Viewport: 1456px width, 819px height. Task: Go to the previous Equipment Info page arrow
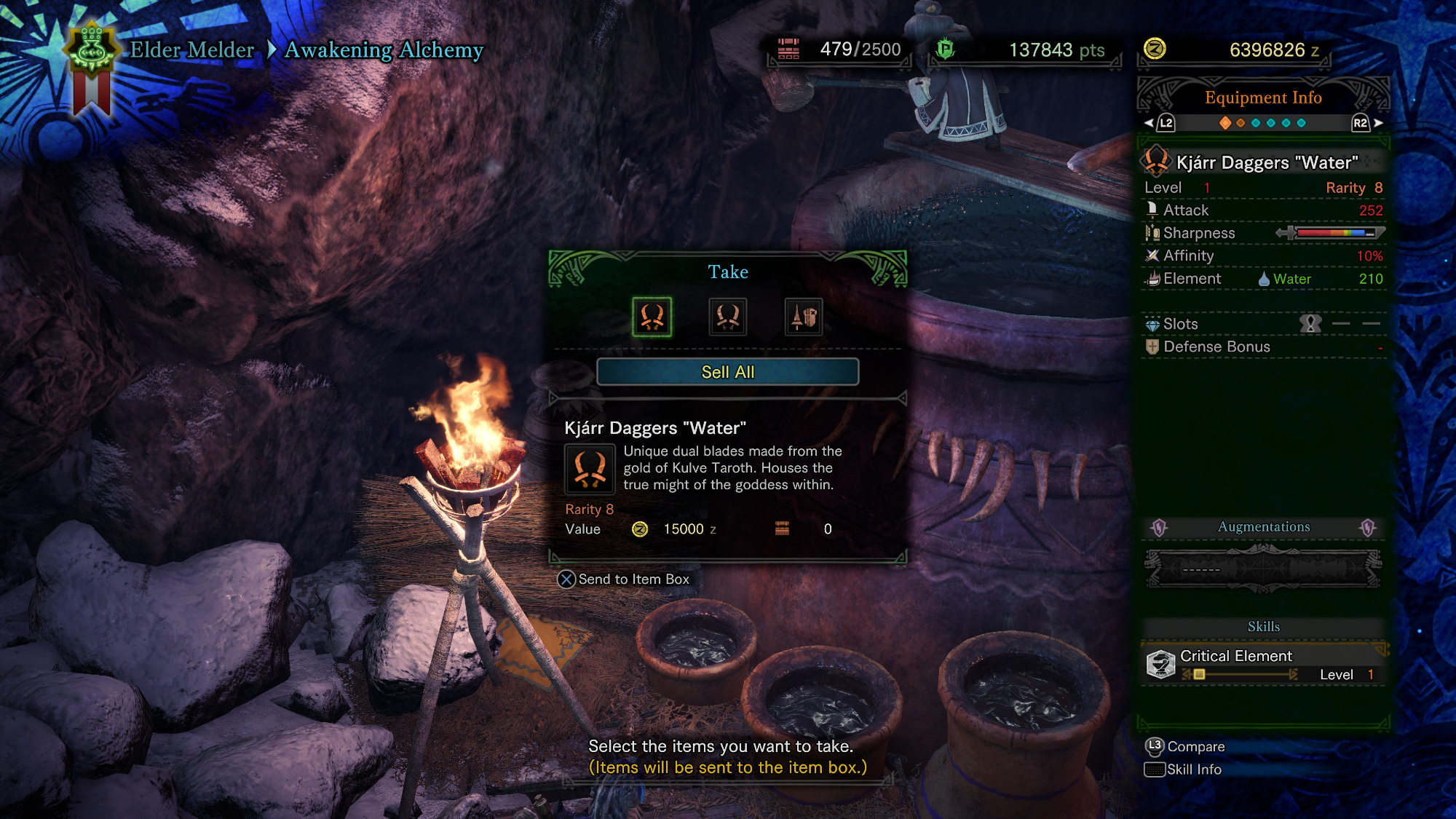[1149, 123]
